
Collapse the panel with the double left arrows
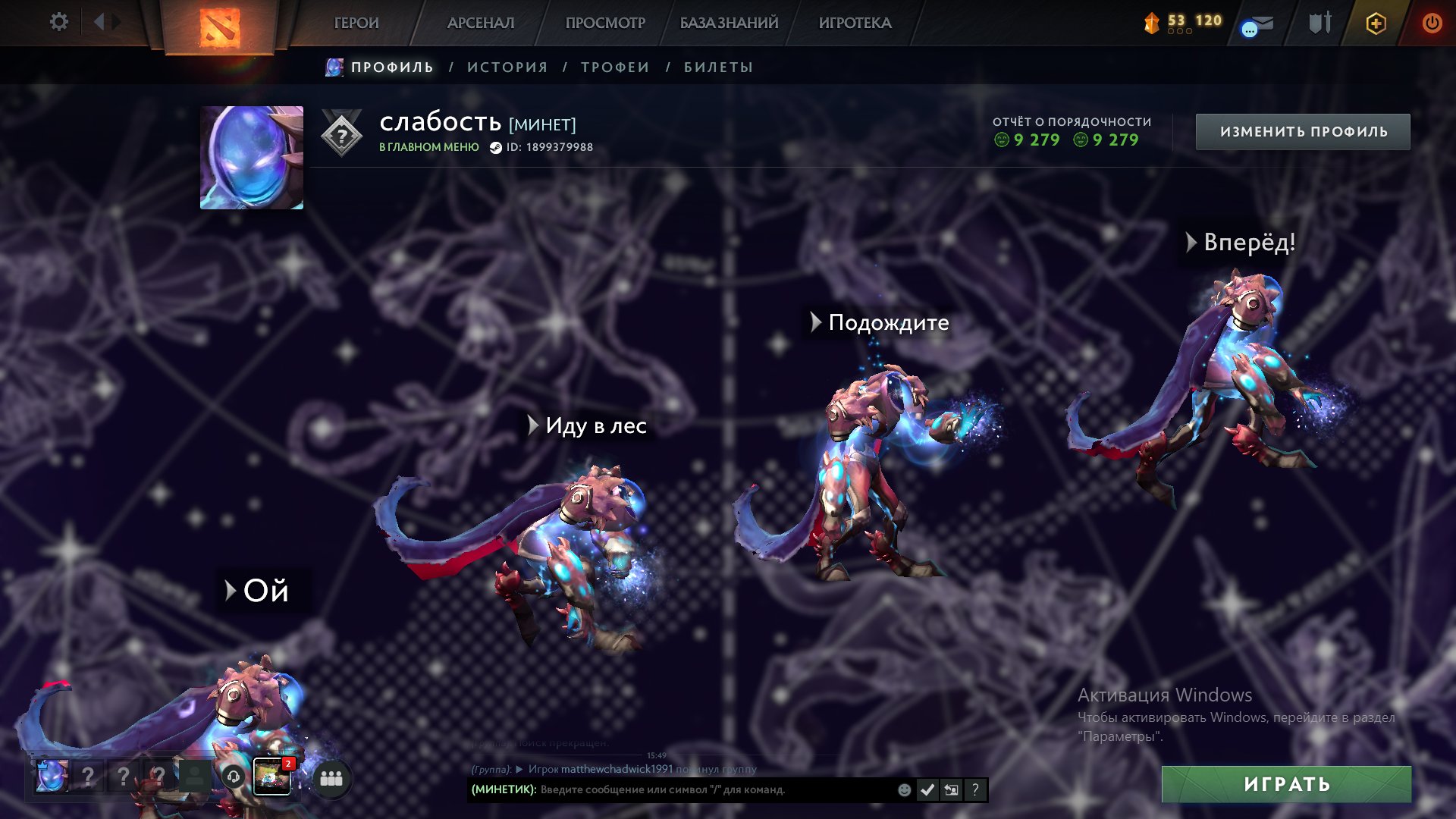(x=99, y=22)
